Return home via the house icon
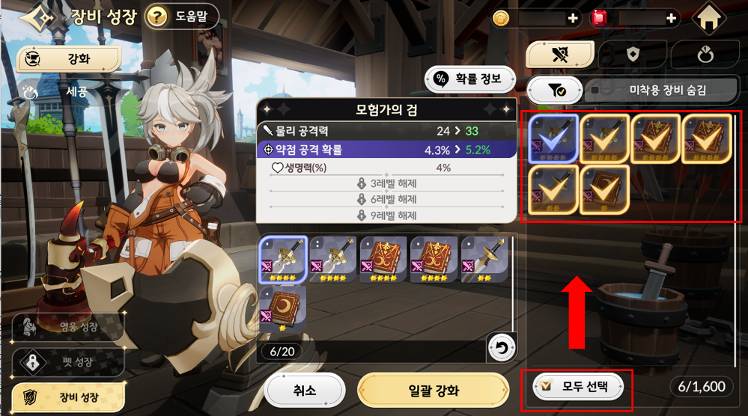 [709, 19]
